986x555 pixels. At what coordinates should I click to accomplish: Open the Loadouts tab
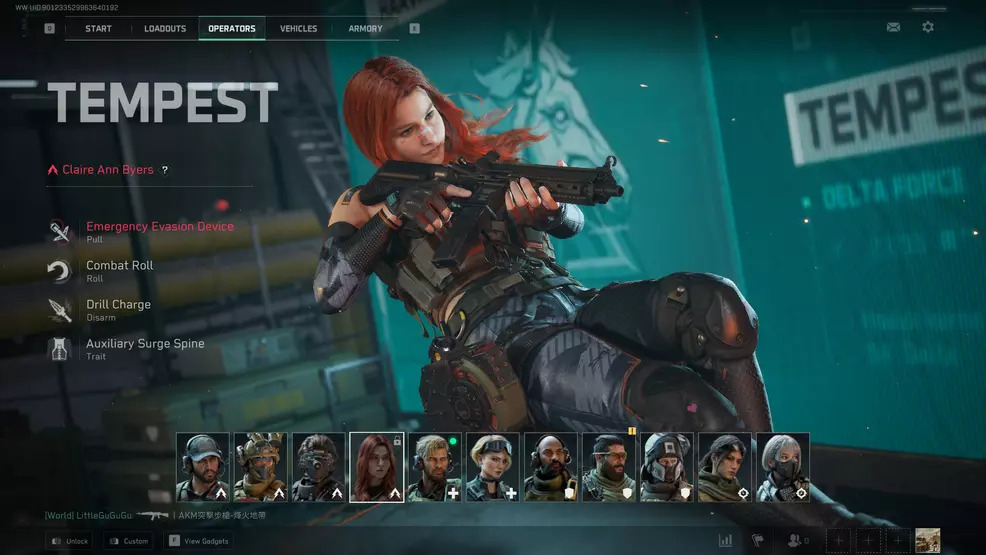point(165,28)
